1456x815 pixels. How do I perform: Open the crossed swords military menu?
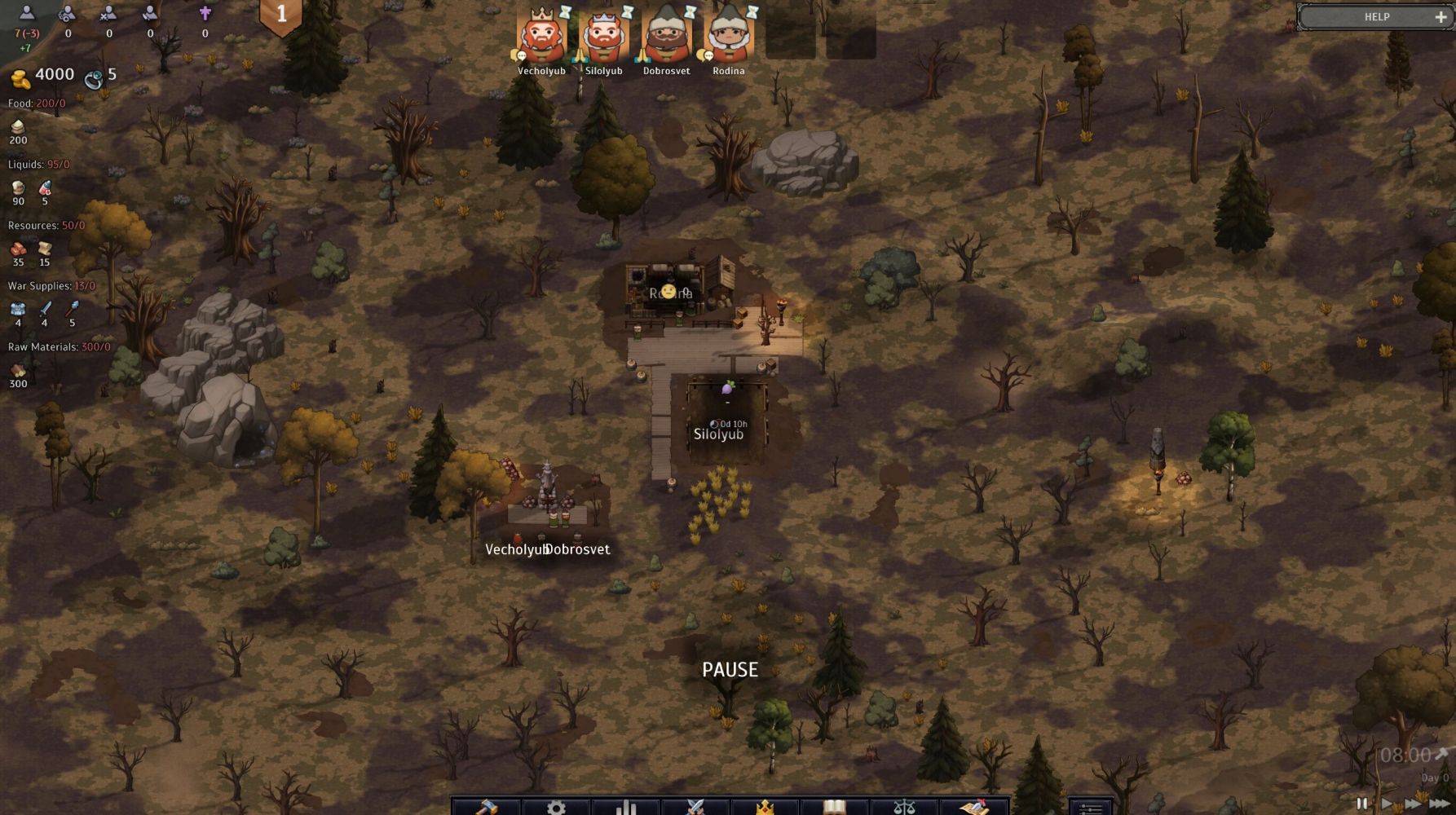(x=695, y=806)
